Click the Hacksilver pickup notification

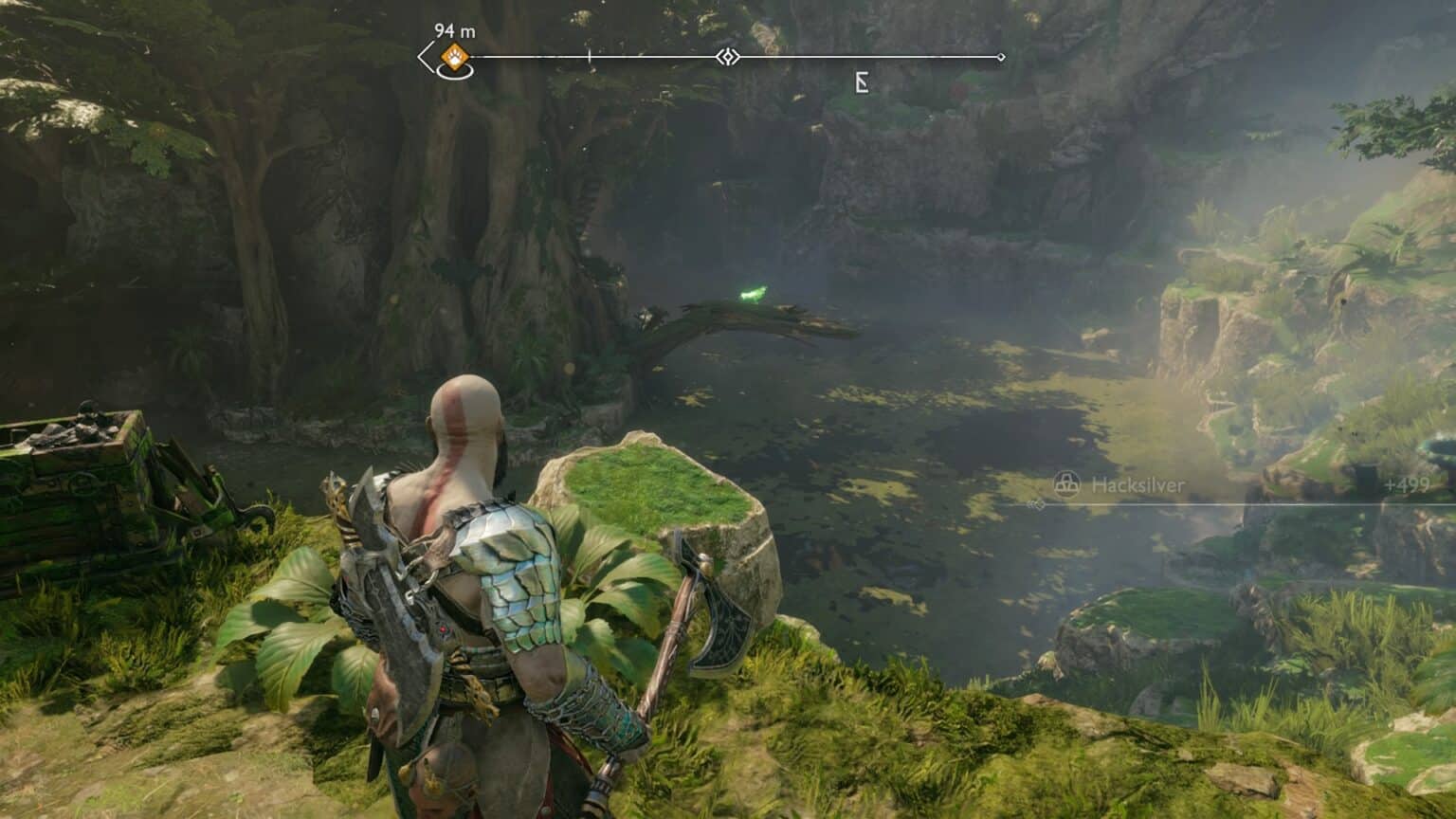[1137, 485]
